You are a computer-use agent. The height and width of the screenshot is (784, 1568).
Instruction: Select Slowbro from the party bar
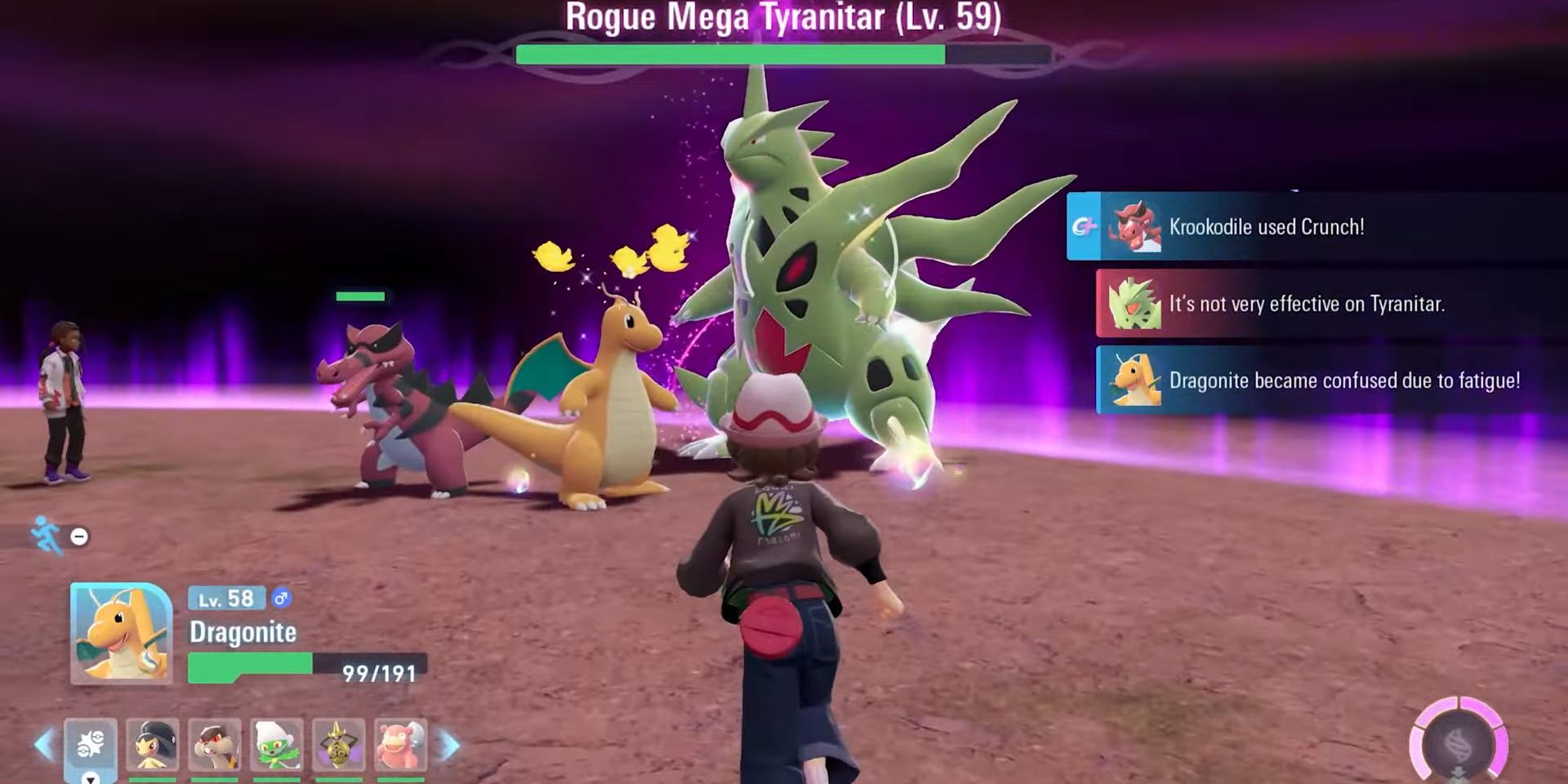pos(400,745)
